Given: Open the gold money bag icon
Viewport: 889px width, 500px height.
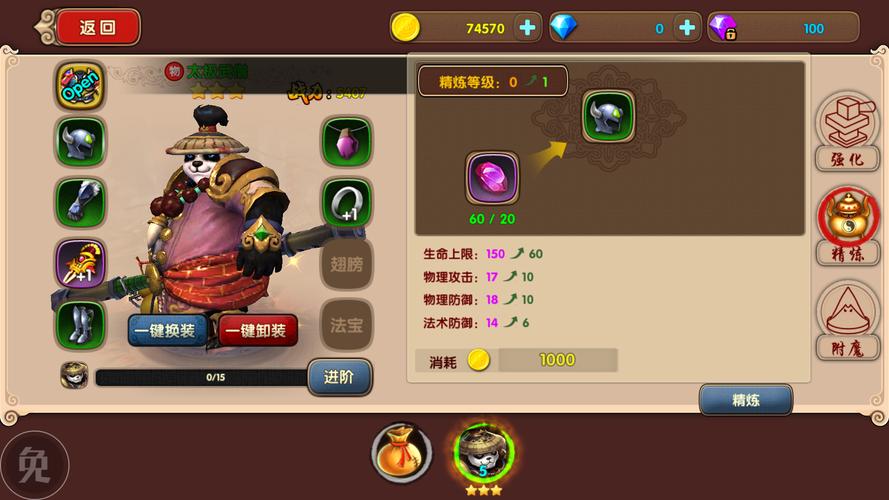Looking at the screenshot, I should (x=402, y=452).
